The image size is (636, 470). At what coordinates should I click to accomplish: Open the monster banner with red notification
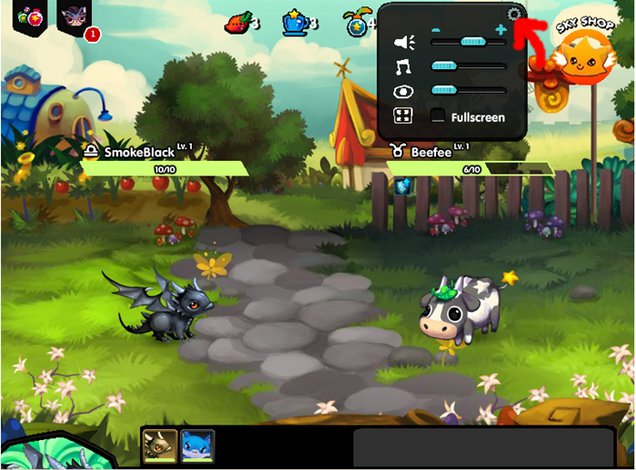coord(75,17)
